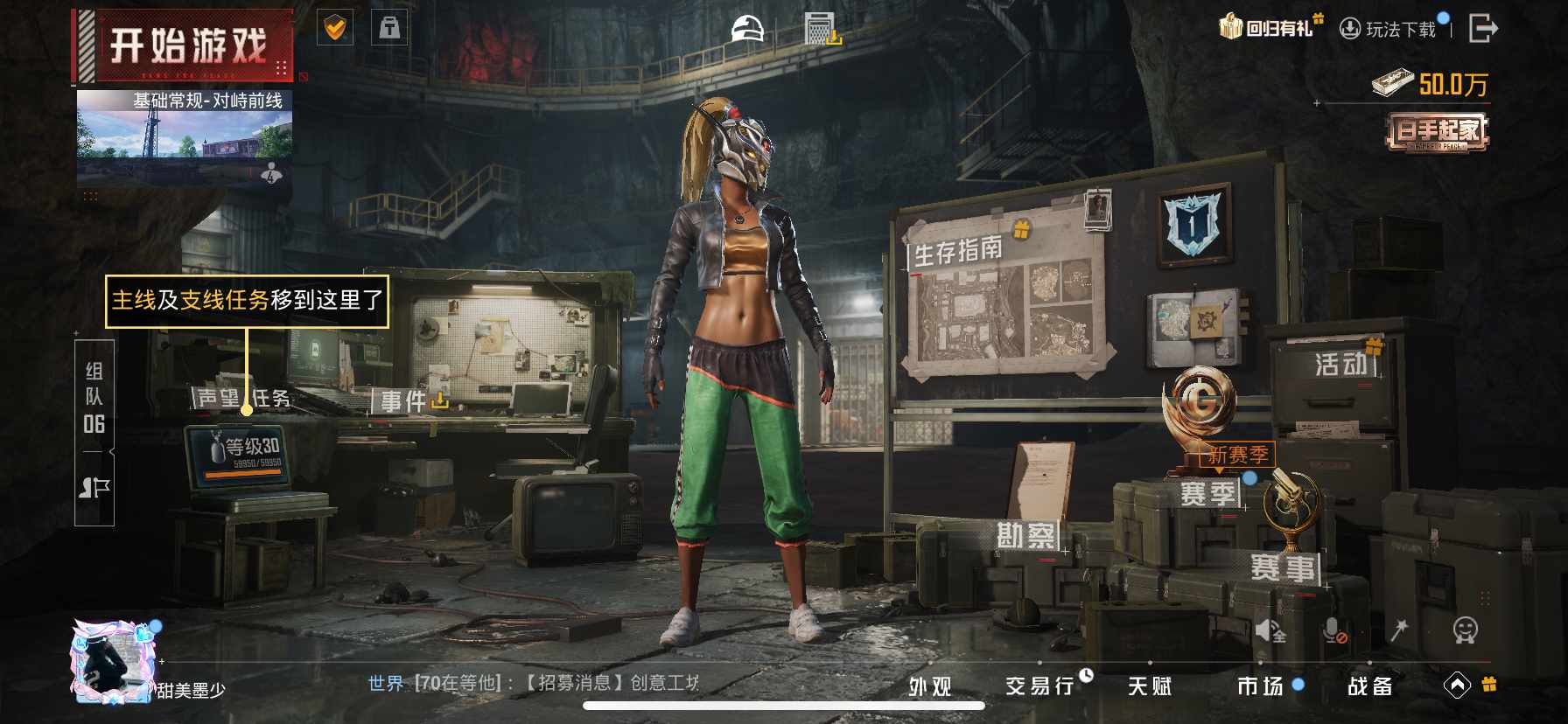Switch to the 交易行 trading house tab
The image size is (1568, 724).
coord(1039,686)
